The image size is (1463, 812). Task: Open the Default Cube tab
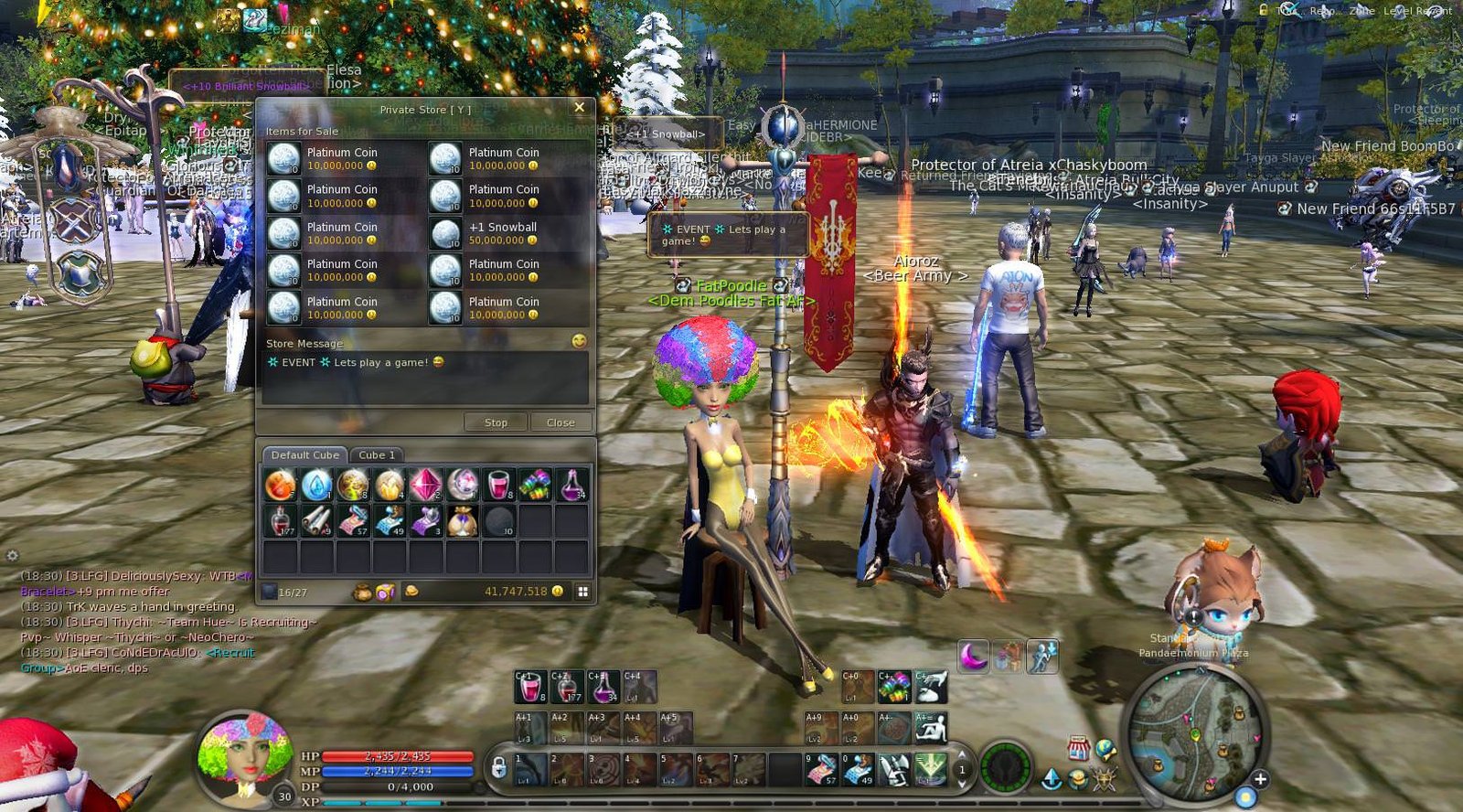point(304,454)
